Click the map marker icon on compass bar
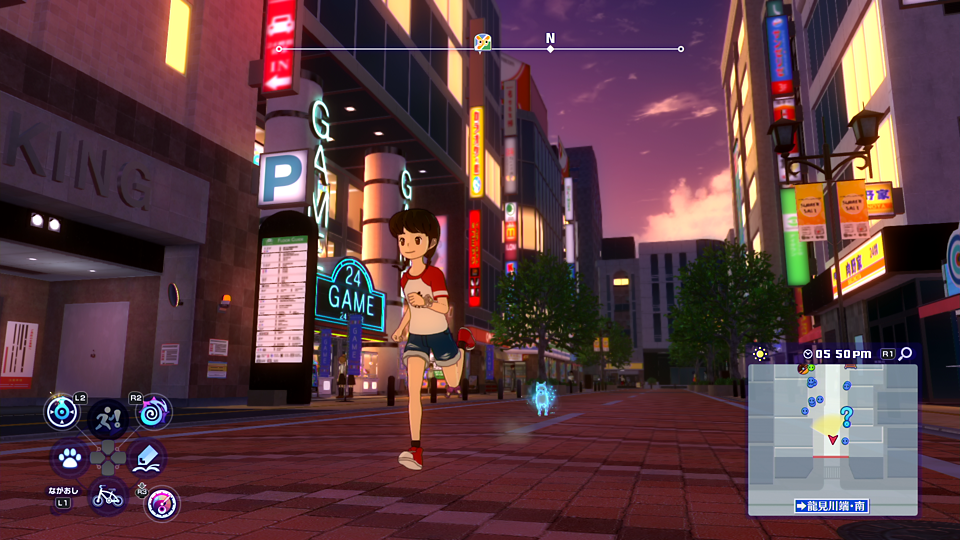This screenshot has width=960, height=540. [x=483, y=42]
